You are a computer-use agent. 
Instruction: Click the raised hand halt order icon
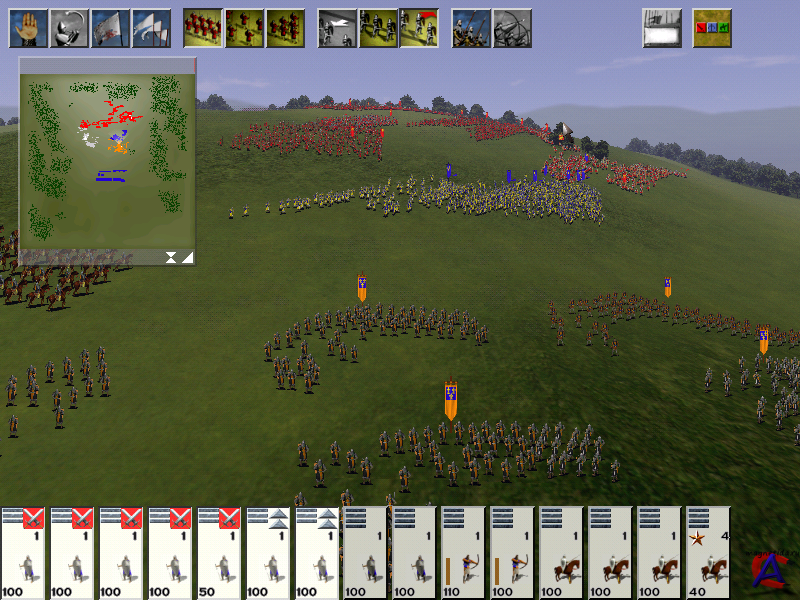click(29, 29)
